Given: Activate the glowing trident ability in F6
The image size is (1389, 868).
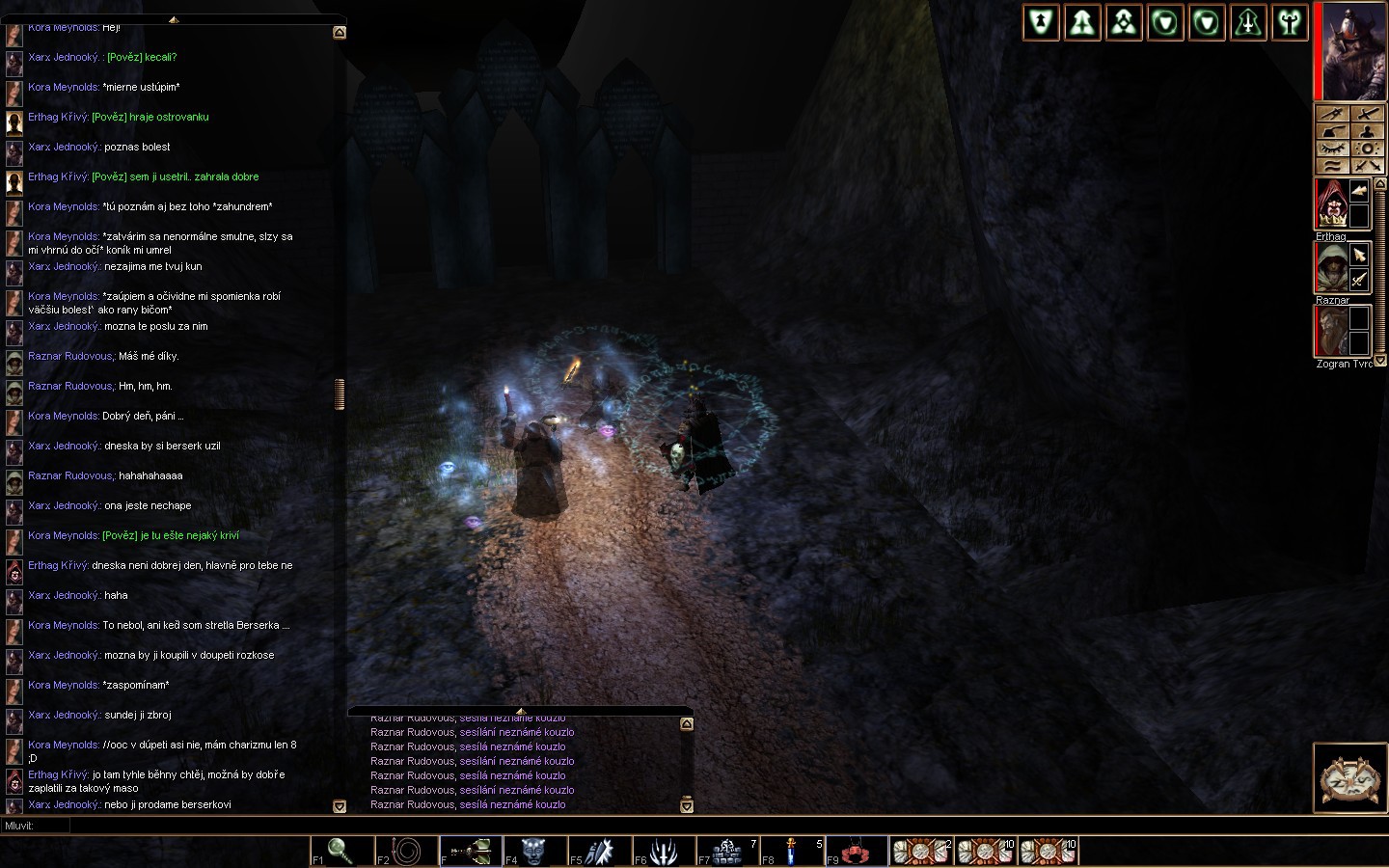Looking at the screenshot, I should (x=663, y=851).
